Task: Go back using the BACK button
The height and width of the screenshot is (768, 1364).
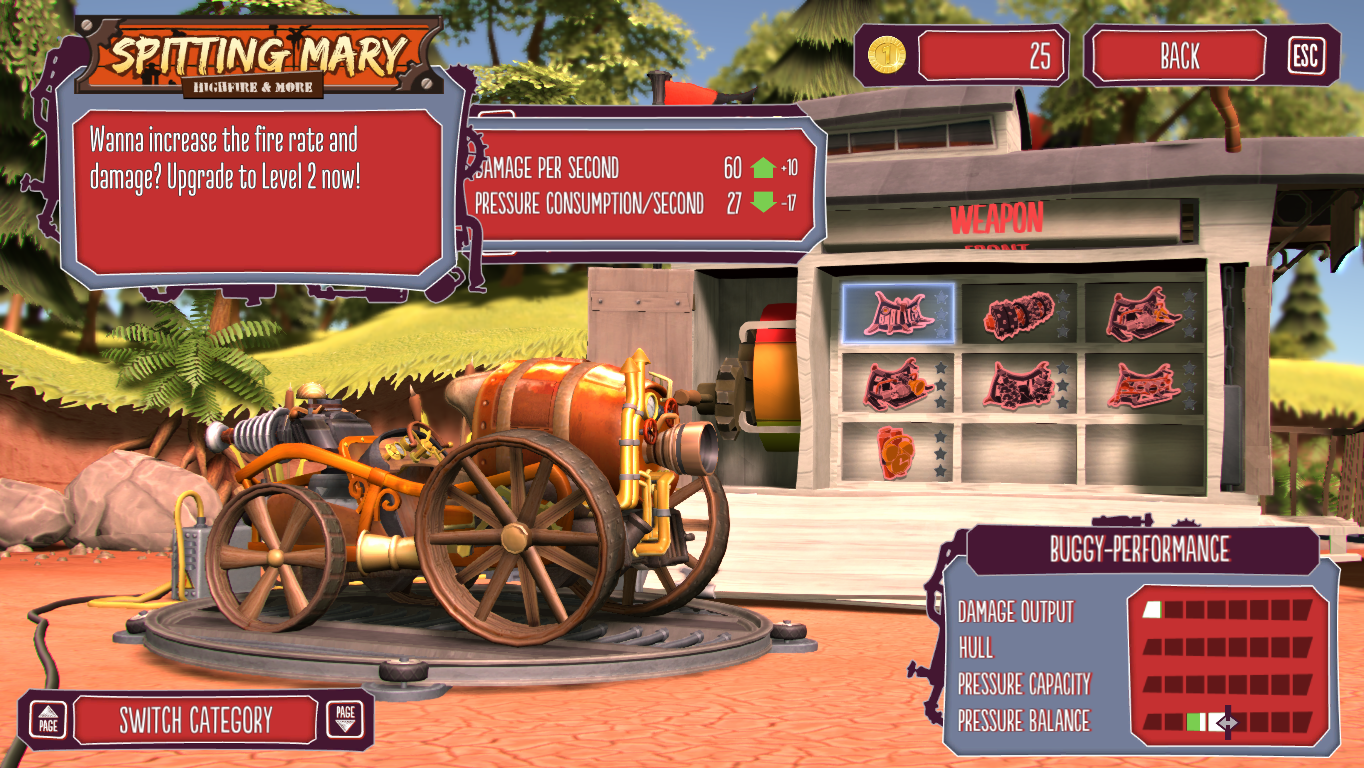Action: click(1179, 56)
